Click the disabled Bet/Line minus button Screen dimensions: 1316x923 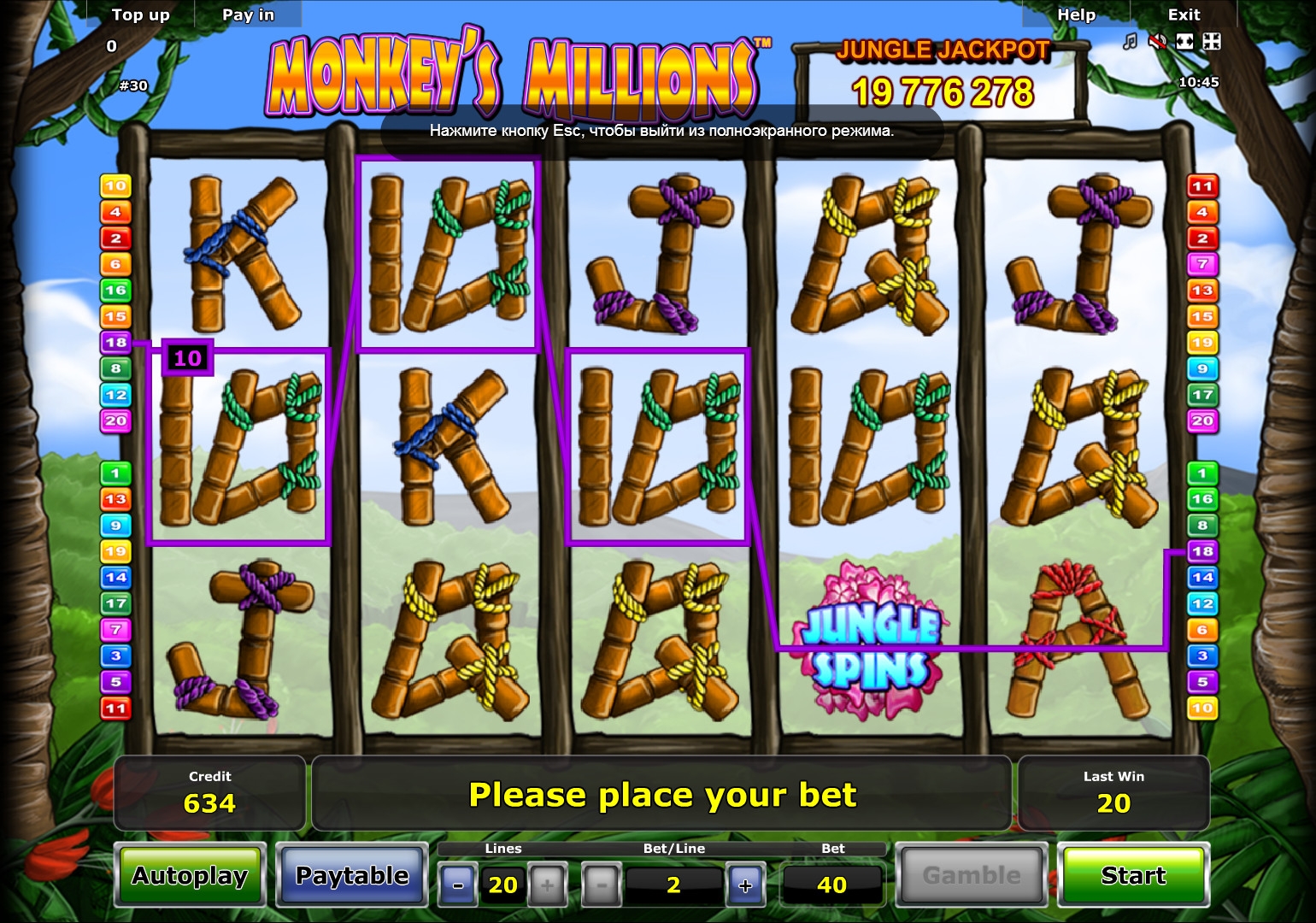pos(602,885)
